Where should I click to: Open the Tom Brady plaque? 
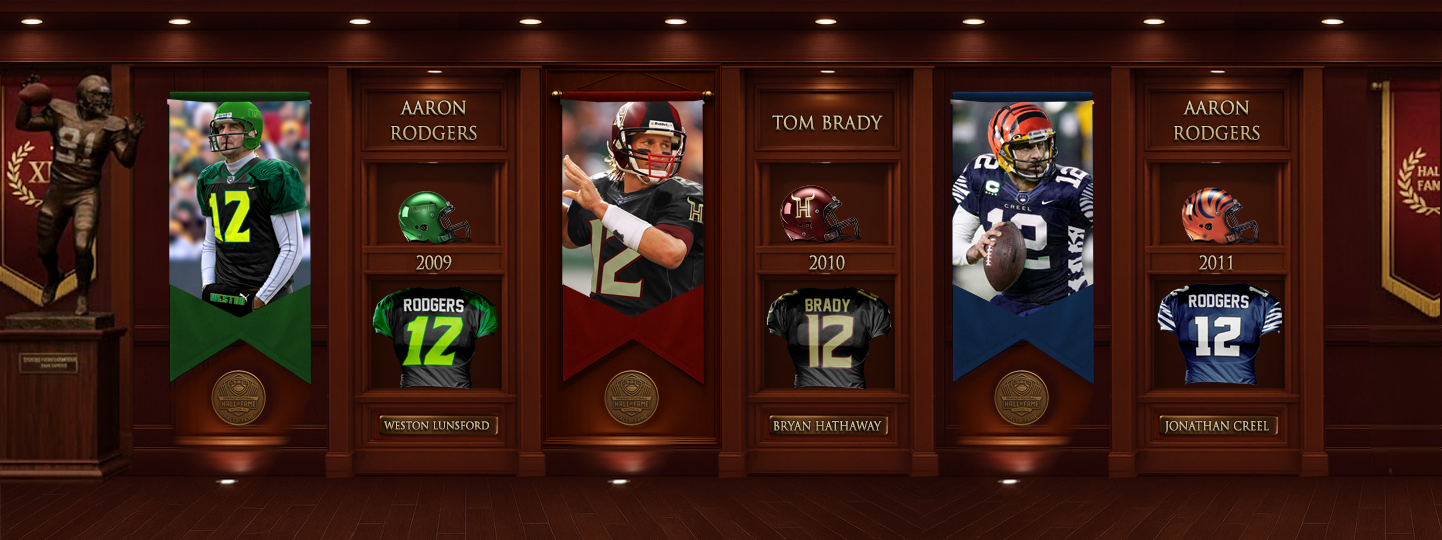827,123
